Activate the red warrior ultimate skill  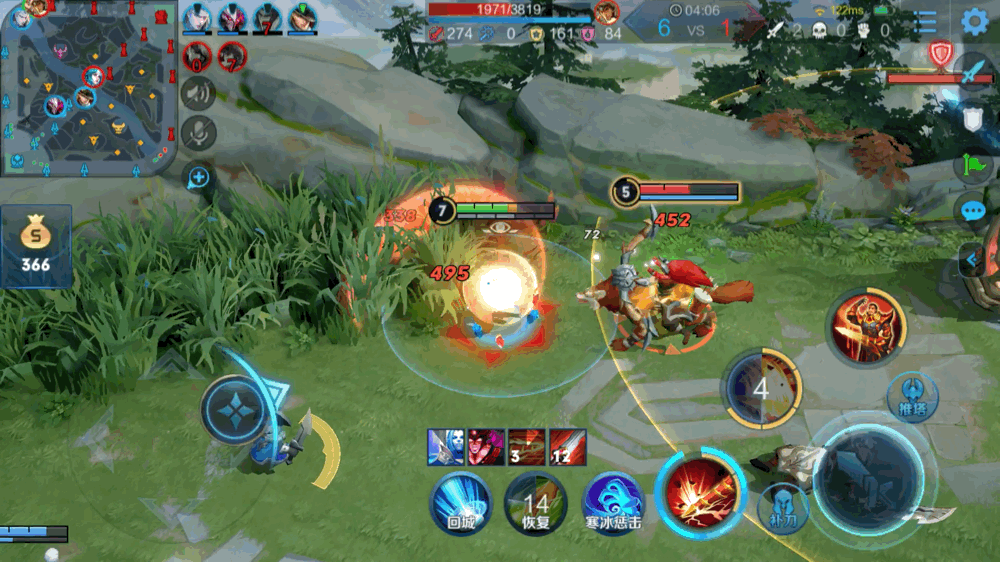[x=866, y=328]
